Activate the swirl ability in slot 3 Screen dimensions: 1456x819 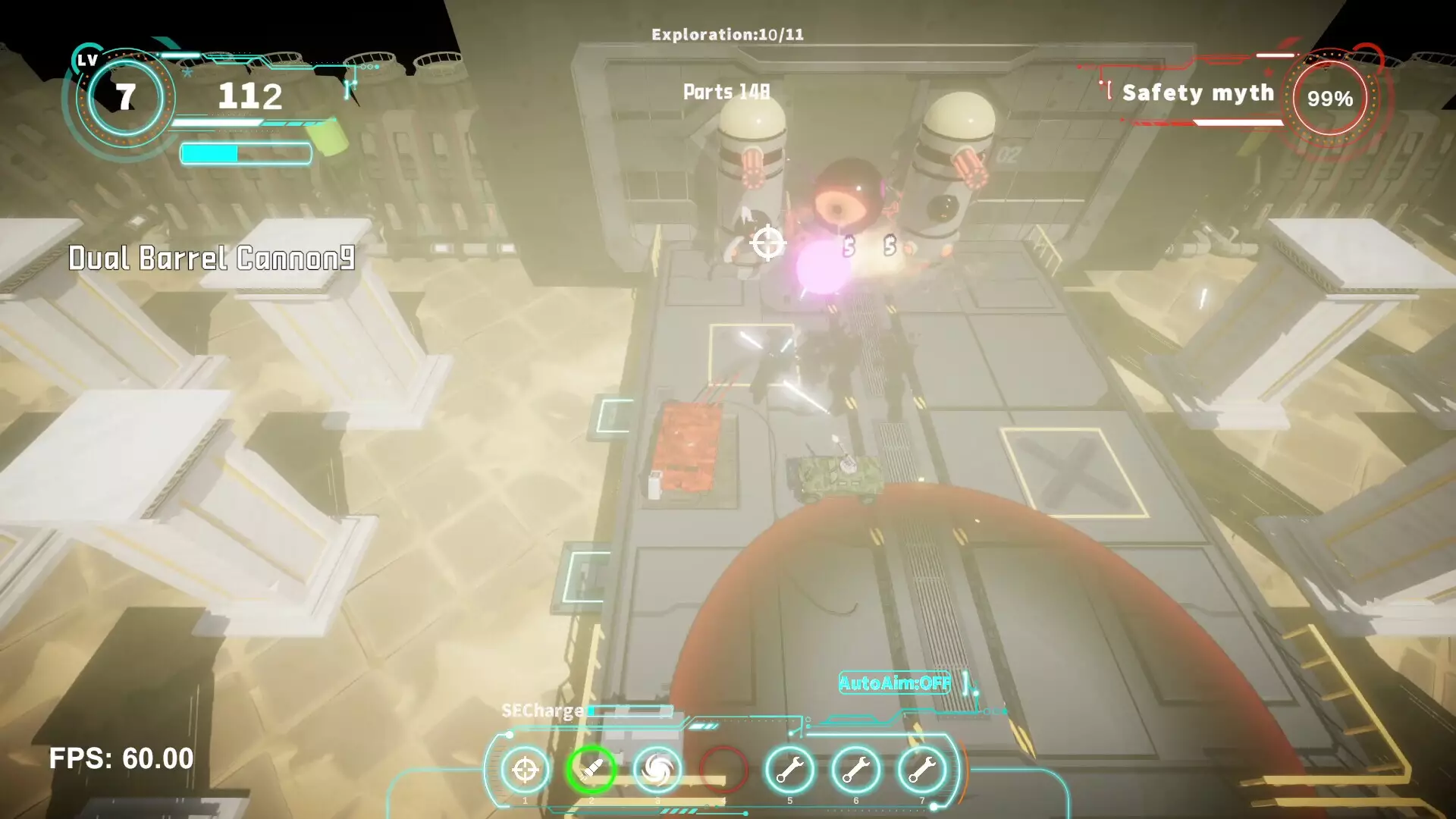tap(657, 770)
